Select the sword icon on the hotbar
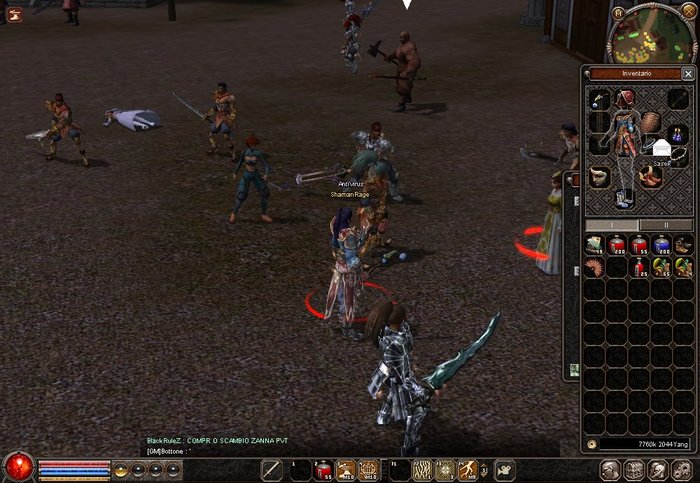This screenshot has width=700, height=483. (x=271, y=469)
